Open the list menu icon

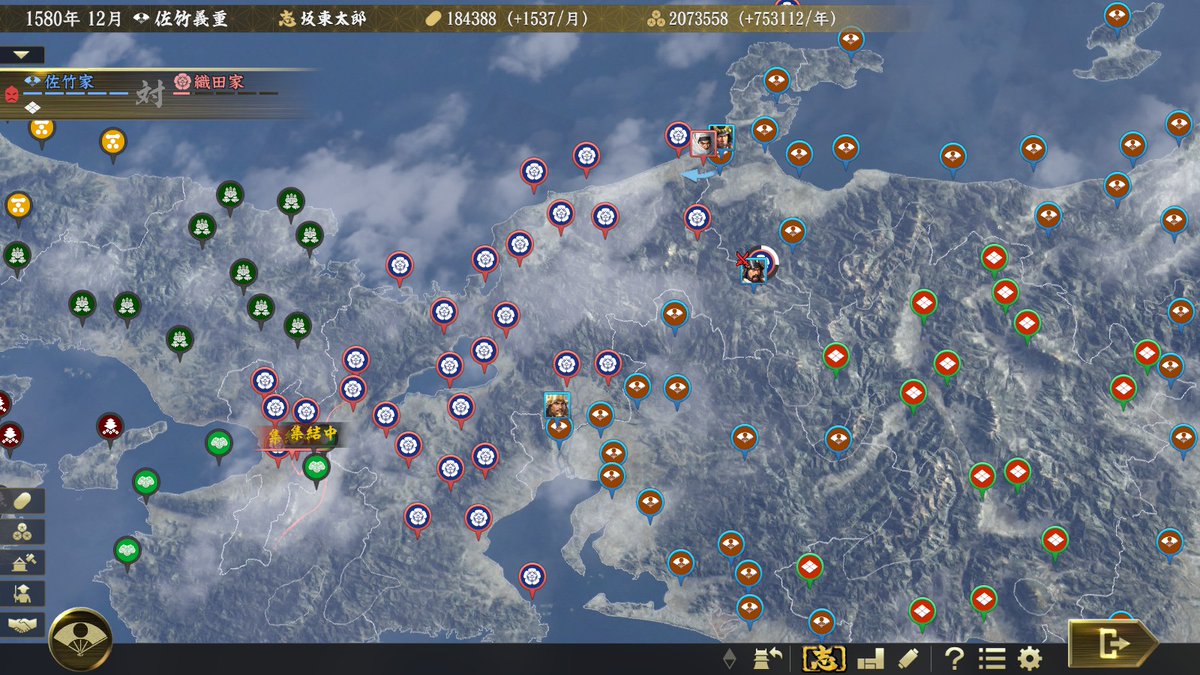pos(992,658)
